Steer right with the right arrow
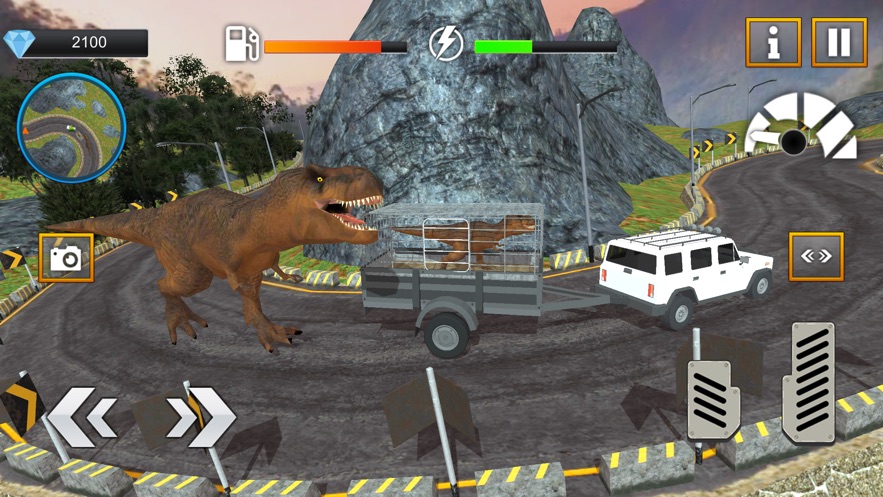 click(201, 417)
